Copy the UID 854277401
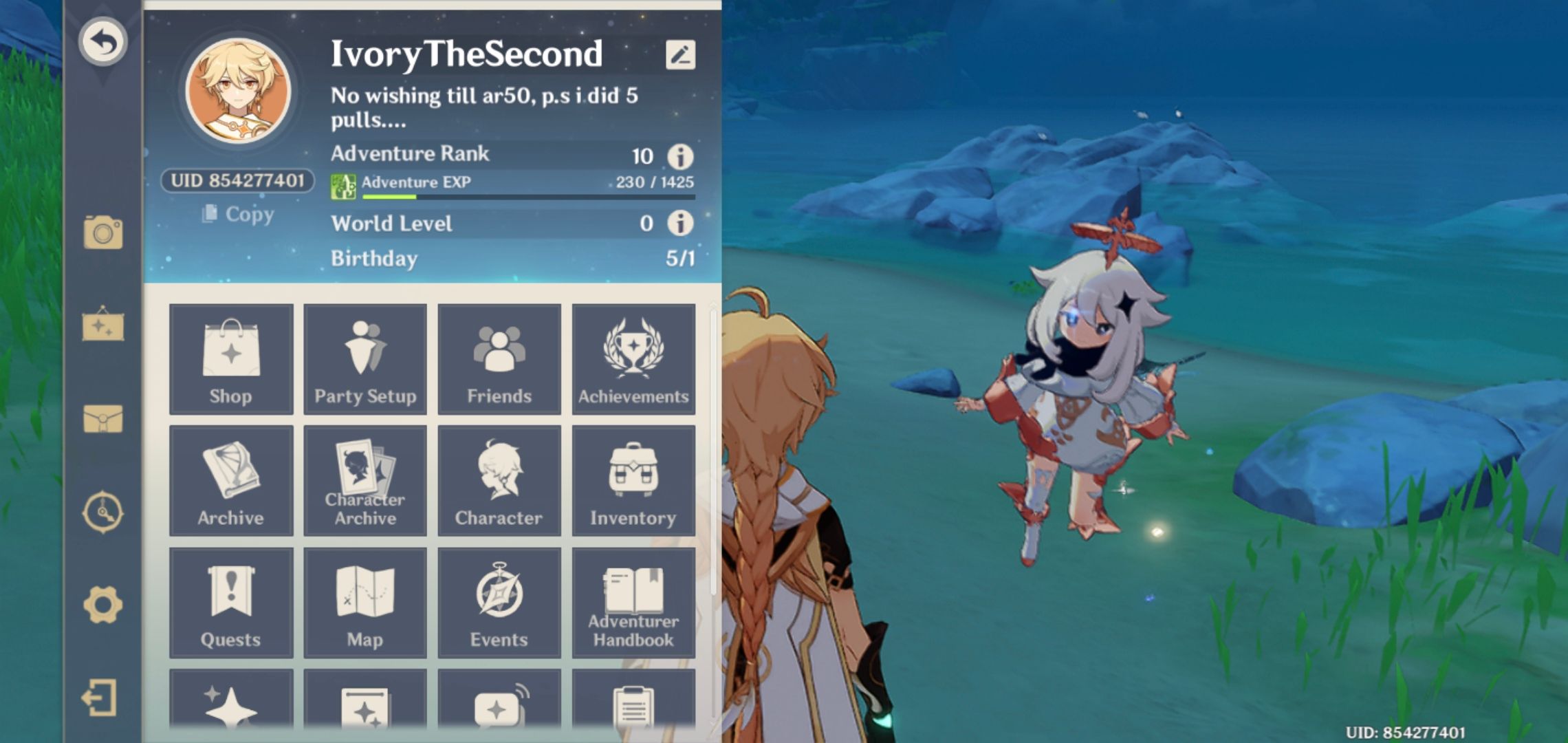Image resolution: width=1568 pixels, height=743 pixels. coord(236,215)
